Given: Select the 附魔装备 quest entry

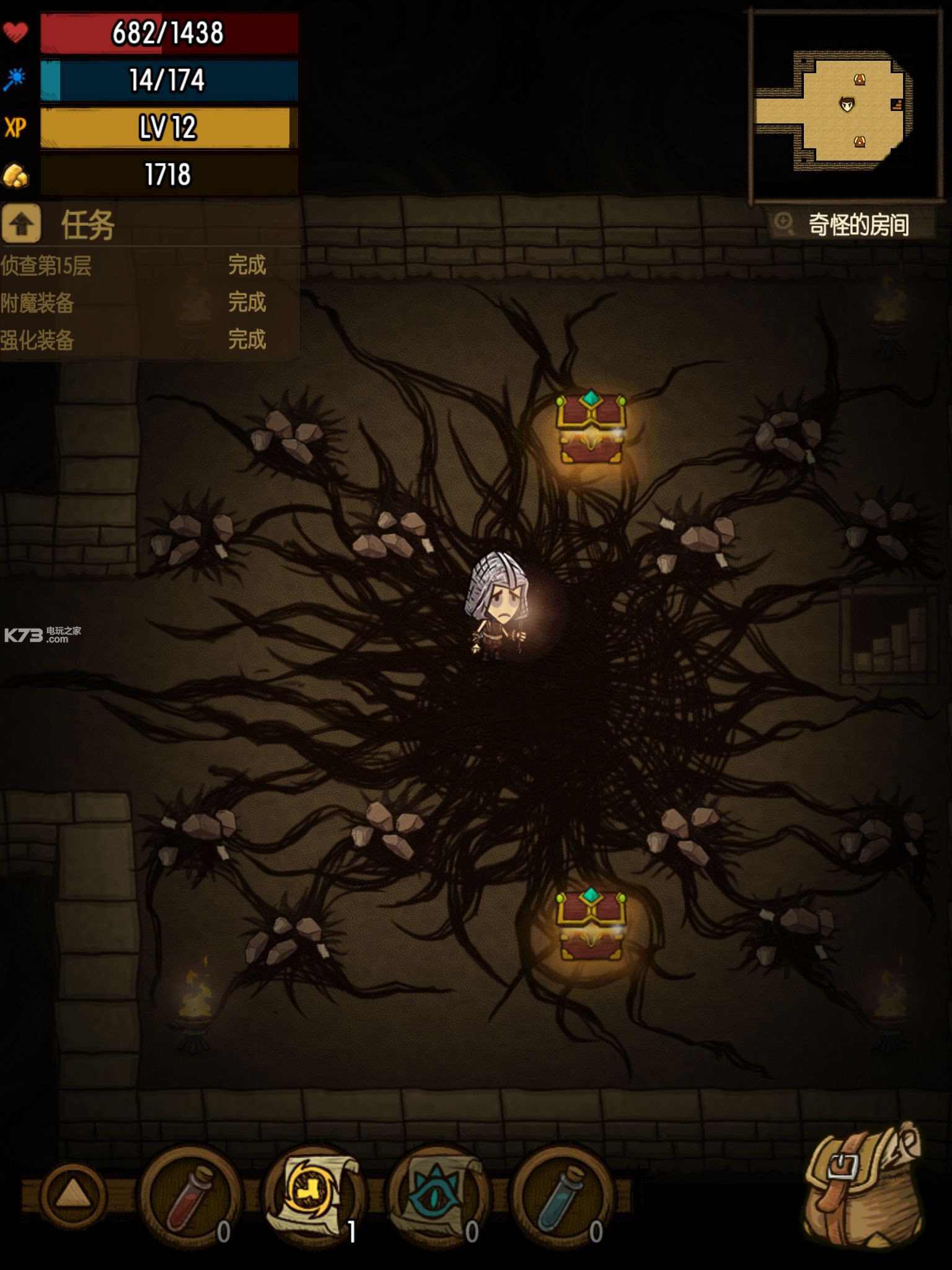Looking at the screenshot, I should pyautogui.click(x=133, y=303).
